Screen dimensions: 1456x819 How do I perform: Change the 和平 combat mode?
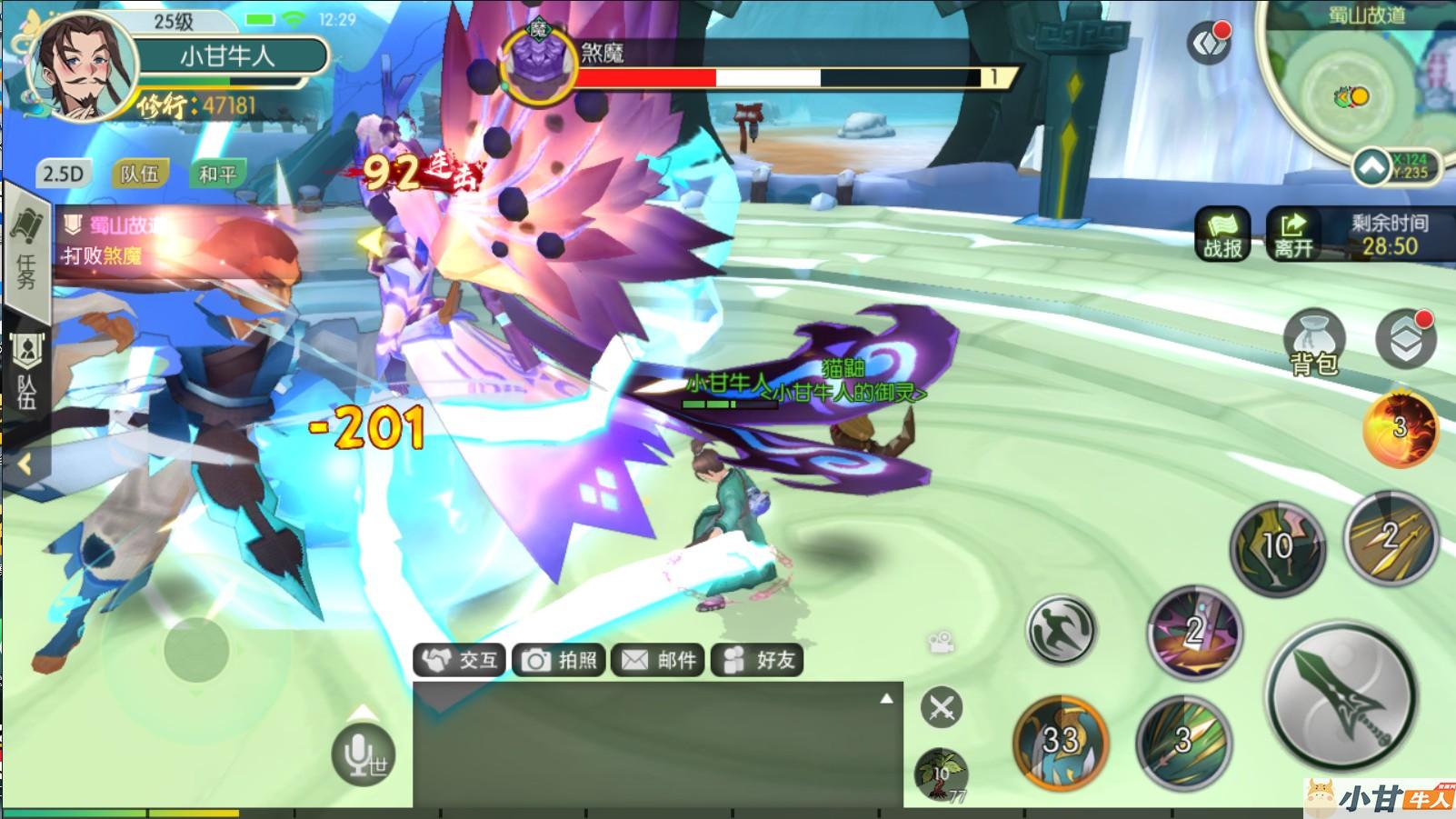pyautogui.click(x=216, y=174)
